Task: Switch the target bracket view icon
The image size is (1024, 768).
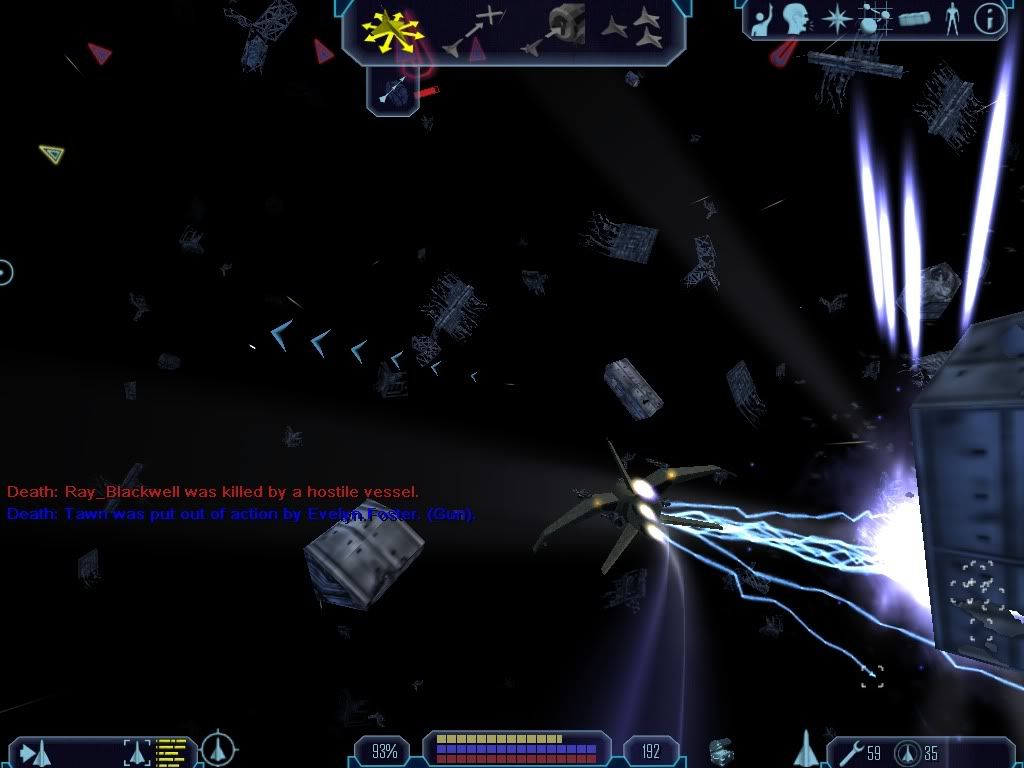Action: tap(136, 751)
